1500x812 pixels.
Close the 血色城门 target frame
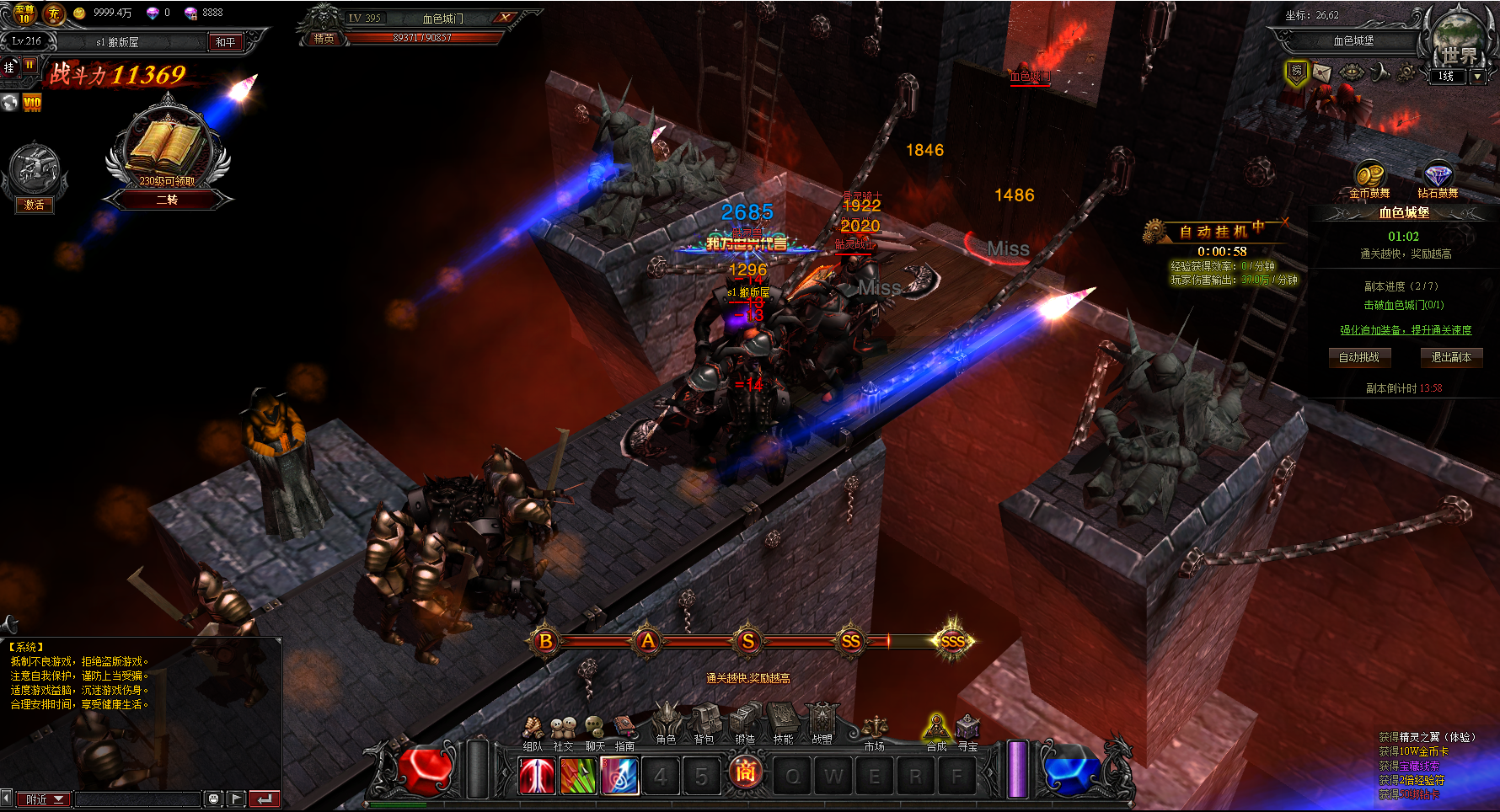click(506, 18)
